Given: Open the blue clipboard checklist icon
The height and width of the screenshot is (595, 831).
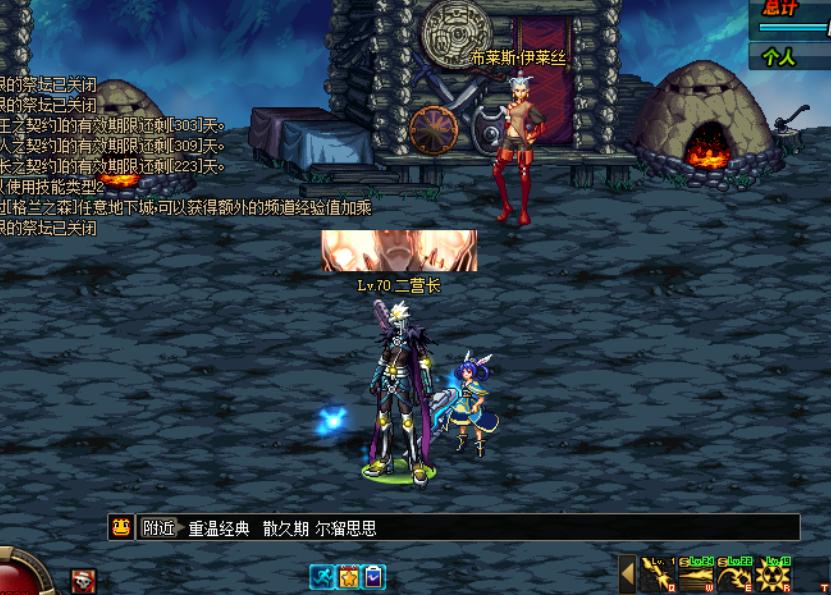Looking at the screenshot, I should point(373,577).
